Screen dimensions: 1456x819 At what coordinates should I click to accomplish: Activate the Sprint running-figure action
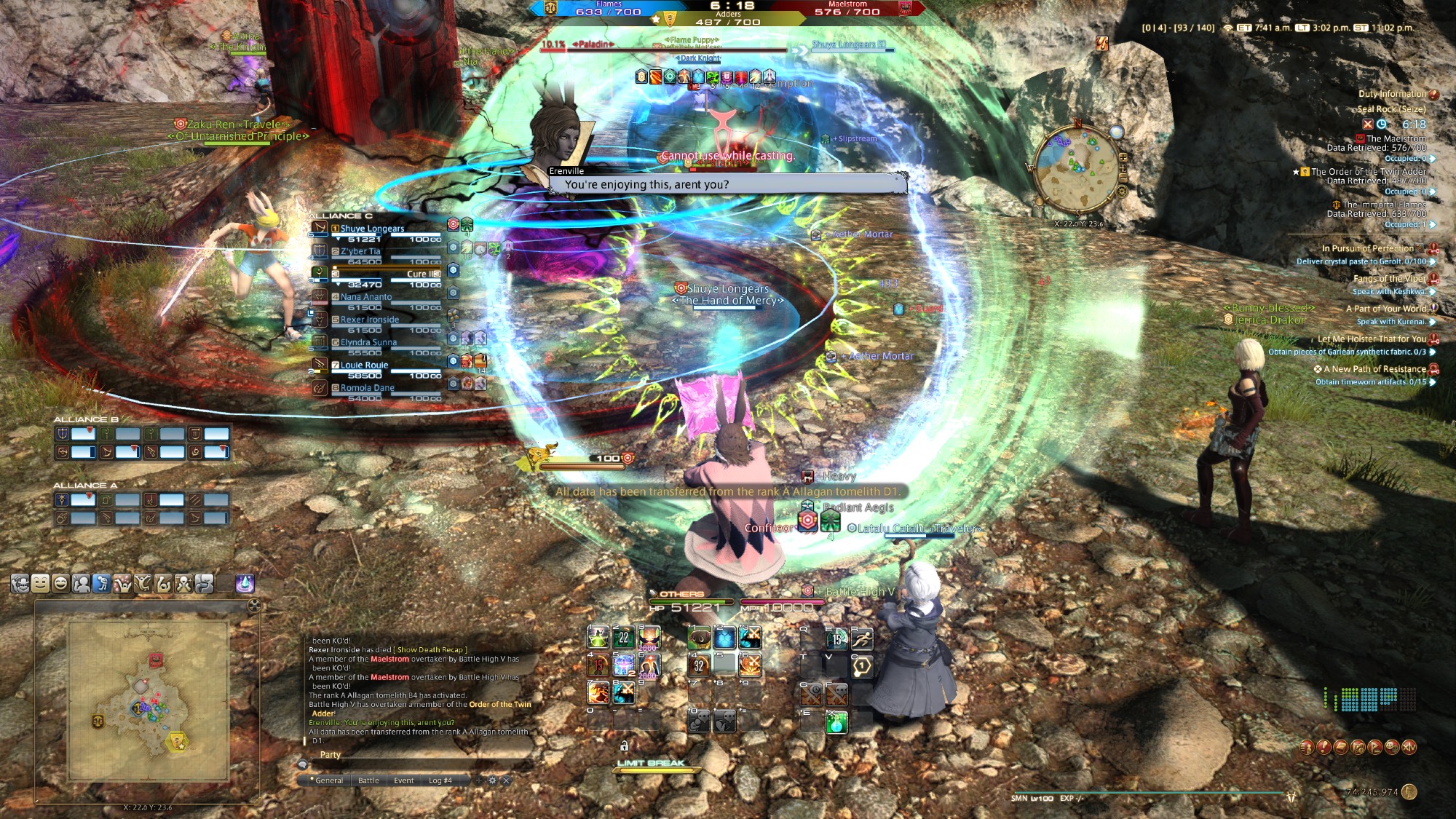[862, 639]
